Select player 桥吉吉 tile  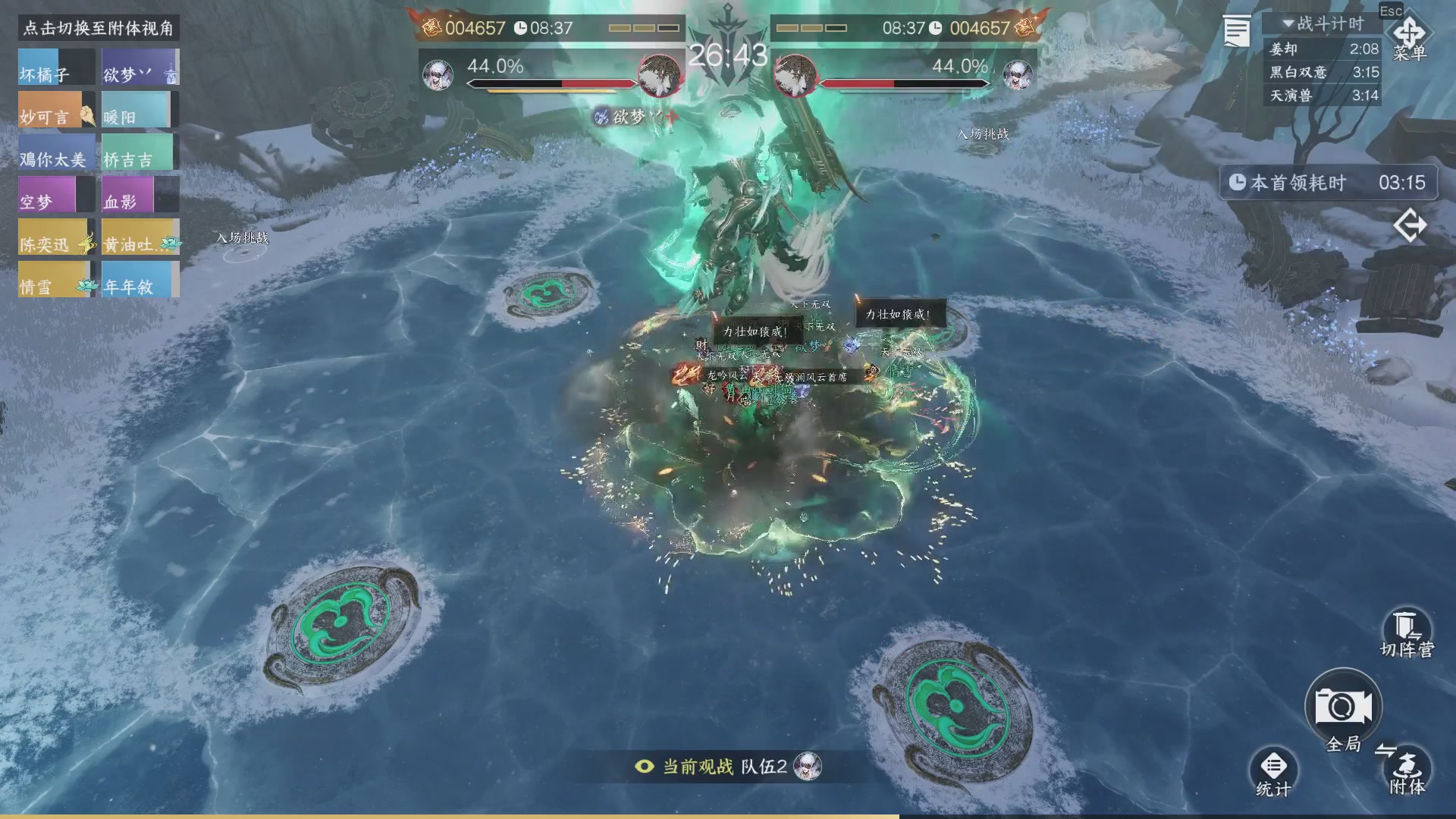140,152
